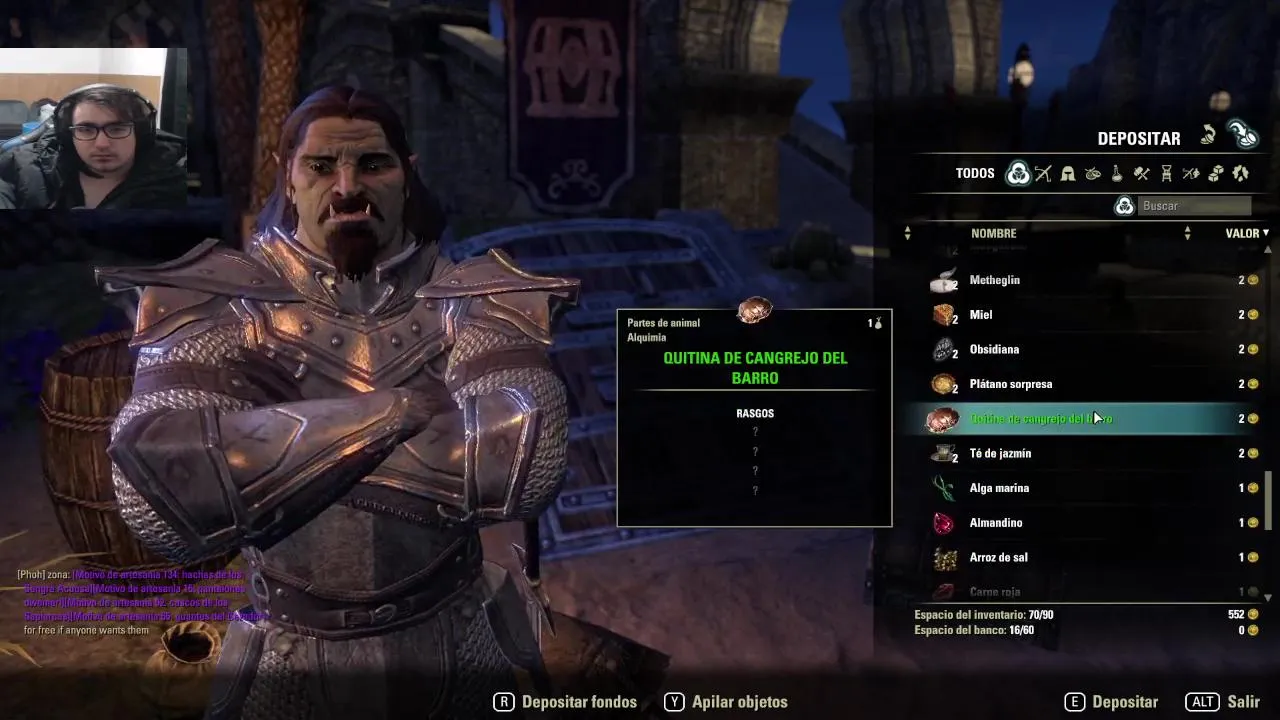Click the Depositar fondos button
Viewport: 1280px width, 720px height.
tap(566, 702)
